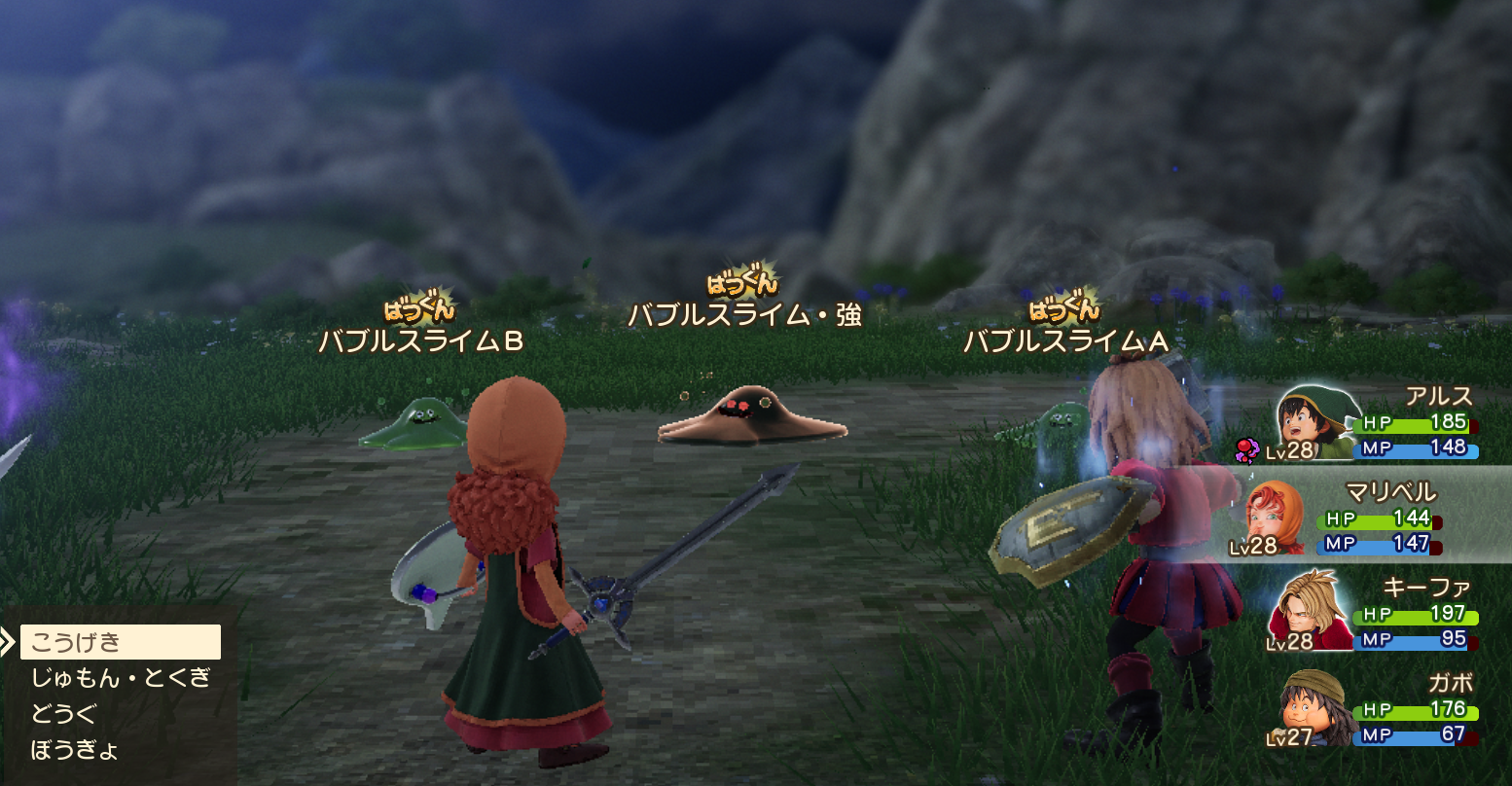Click the ばつぐん star badge over バブルスライム・強

click(x=741, y=282)
